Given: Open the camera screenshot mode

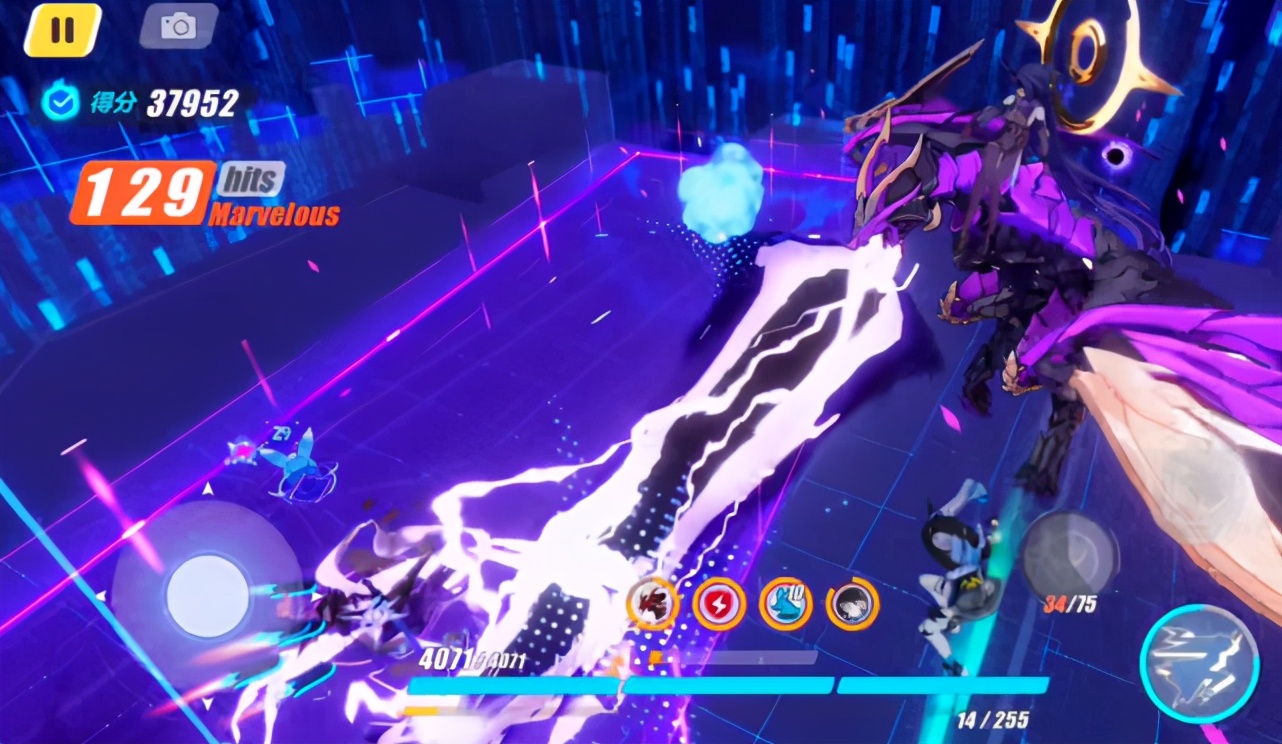Looking at the screenshot, I should [179, 27].
